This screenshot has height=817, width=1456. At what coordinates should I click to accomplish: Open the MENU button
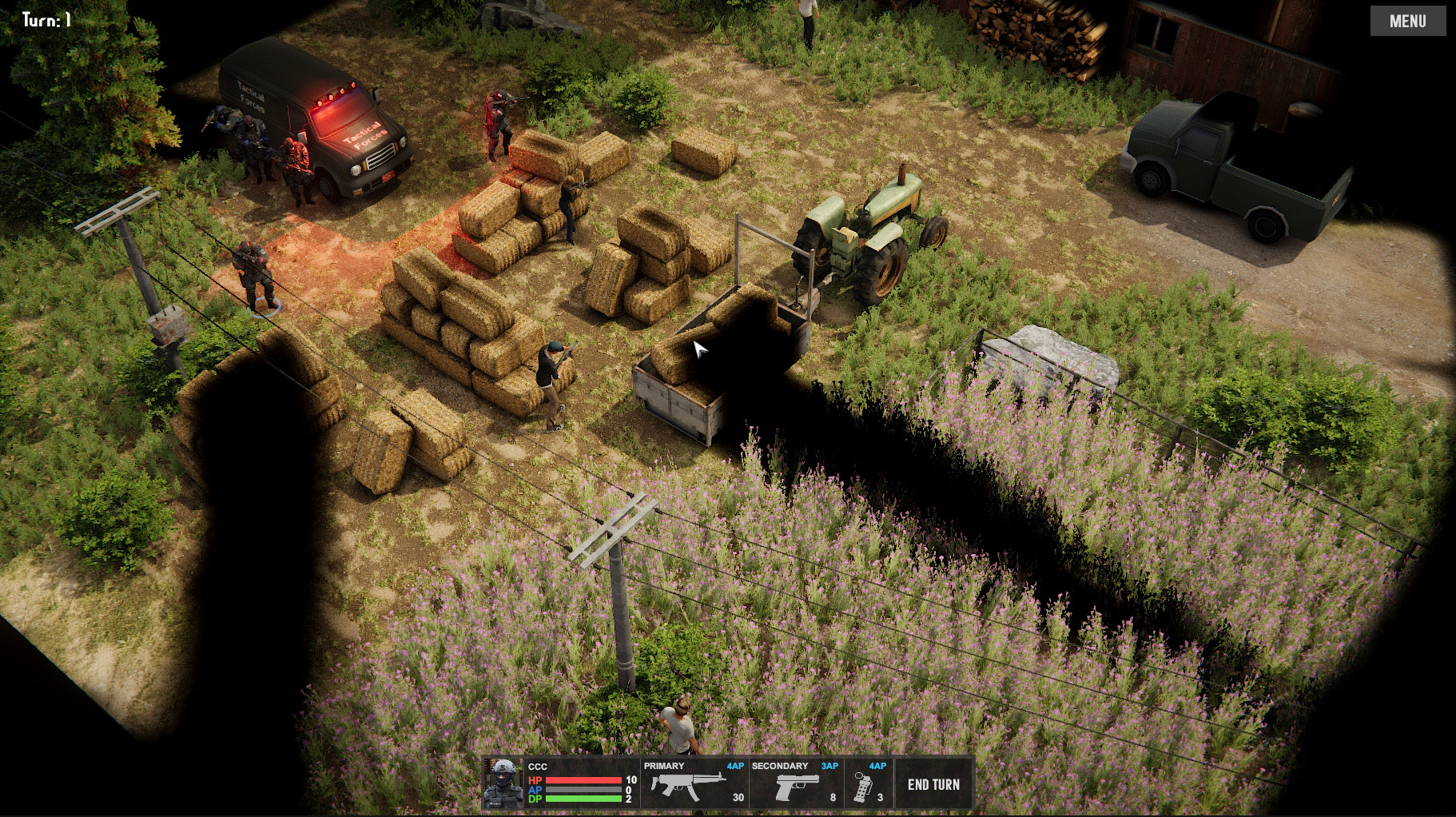tap(1406, 20)
